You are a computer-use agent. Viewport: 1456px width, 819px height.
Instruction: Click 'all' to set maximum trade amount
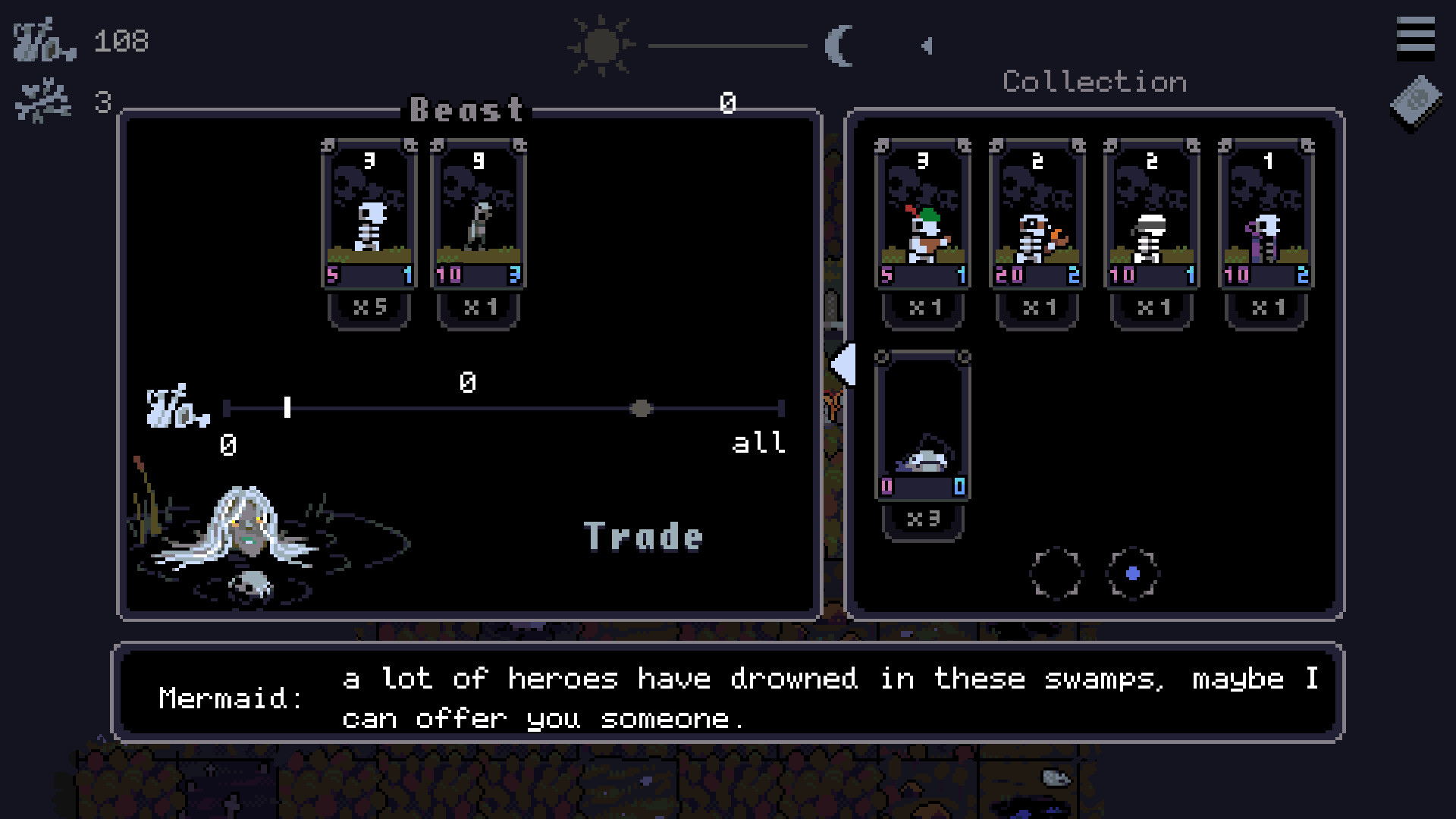pos(758,444)
